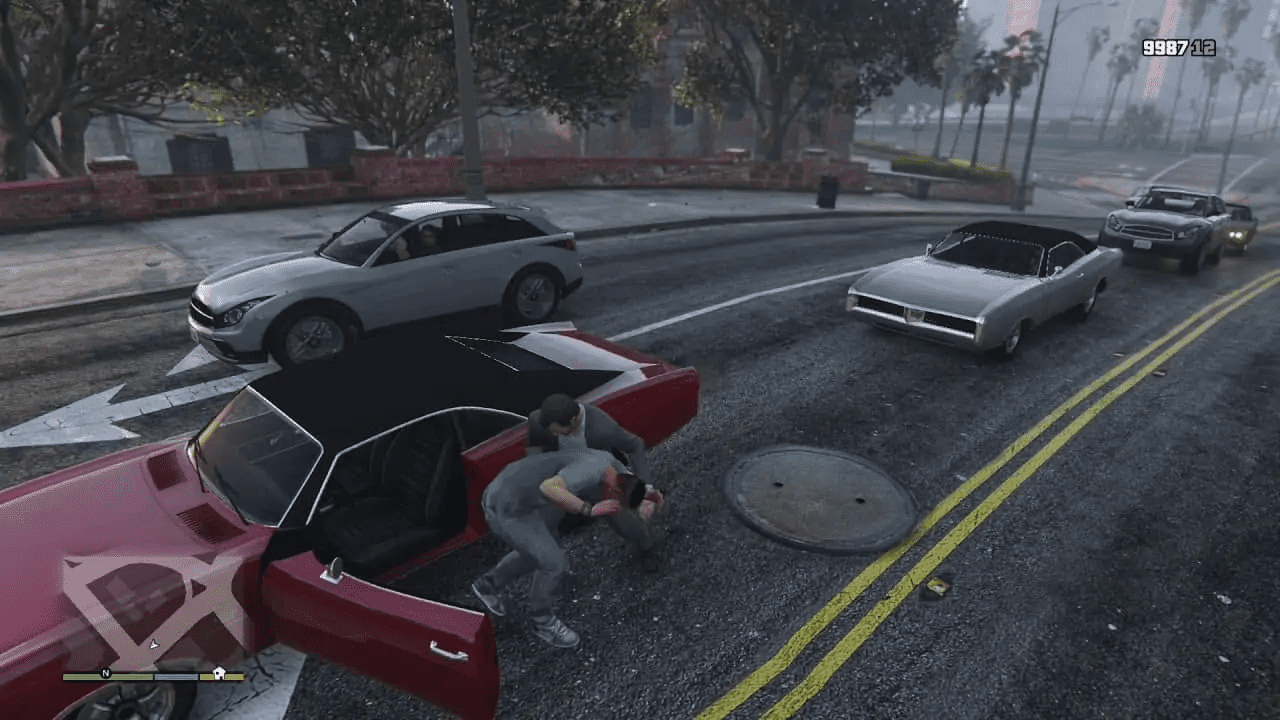Image resolution: width=1280 pixels, height=720 pixels.
Task: Click the N compass marker on the minimap
Action: [105, 674]
